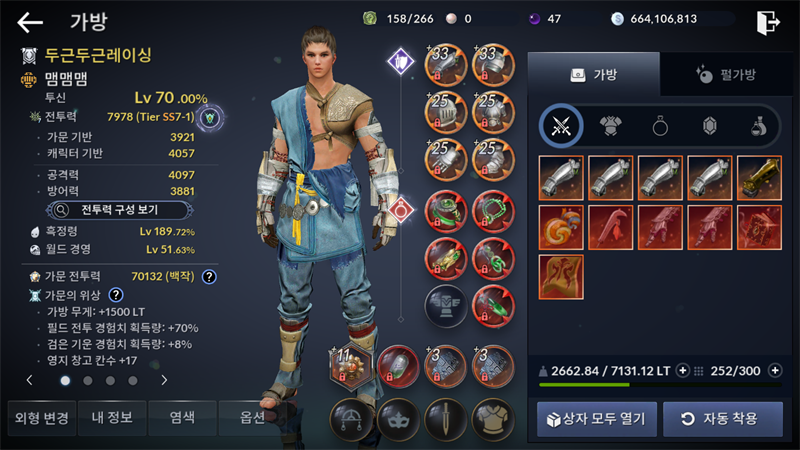The image size is (800, 450).
Task: Open the 내 정보 panel
Action: click(112, 417)
